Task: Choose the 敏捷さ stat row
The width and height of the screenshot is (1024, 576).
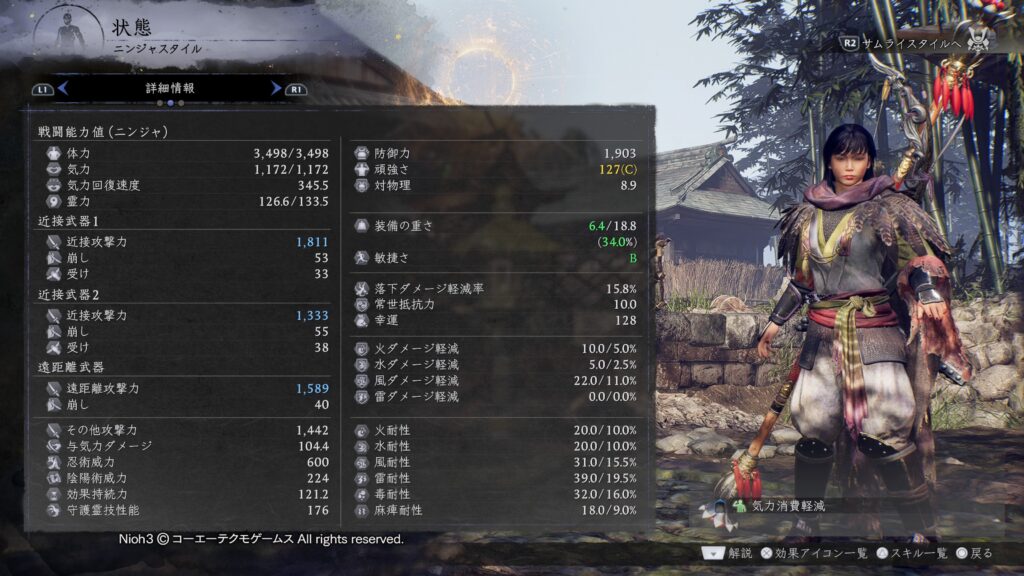Action: click(x=496, y=258)
